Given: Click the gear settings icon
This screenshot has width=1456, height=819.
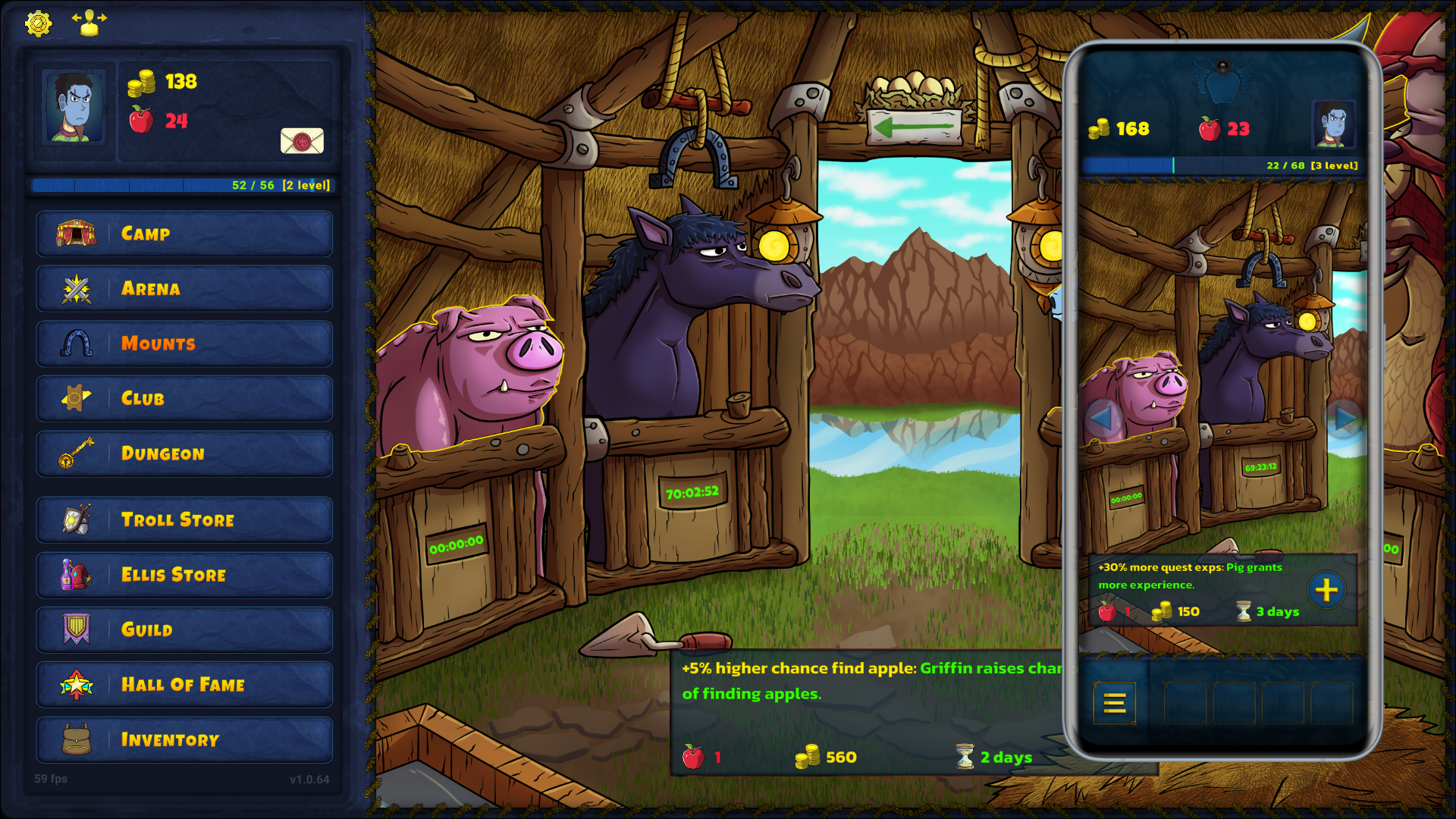Looking at the screenshot, I should coord(38,24).
